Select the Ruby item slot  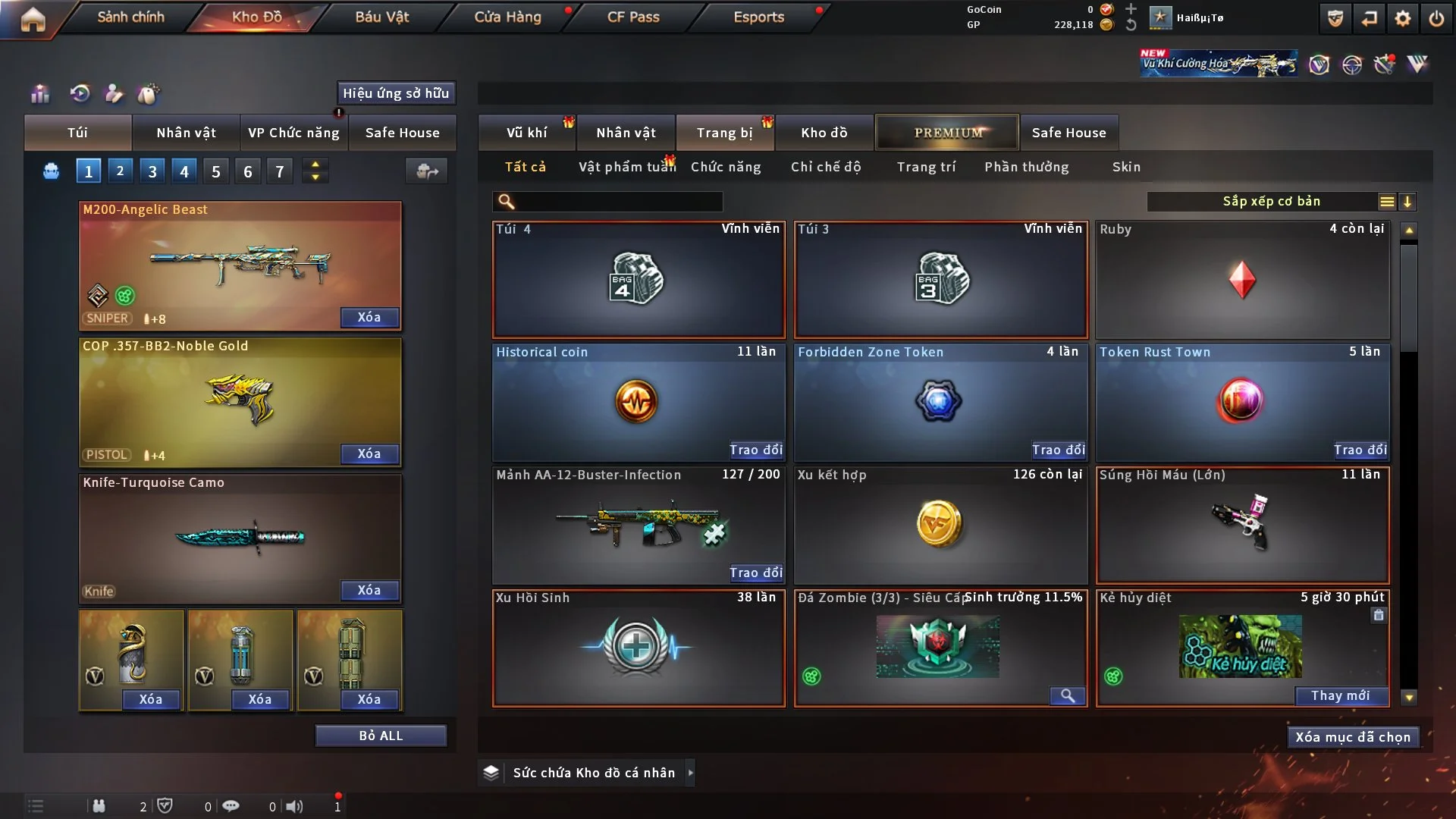[1242, 280]
